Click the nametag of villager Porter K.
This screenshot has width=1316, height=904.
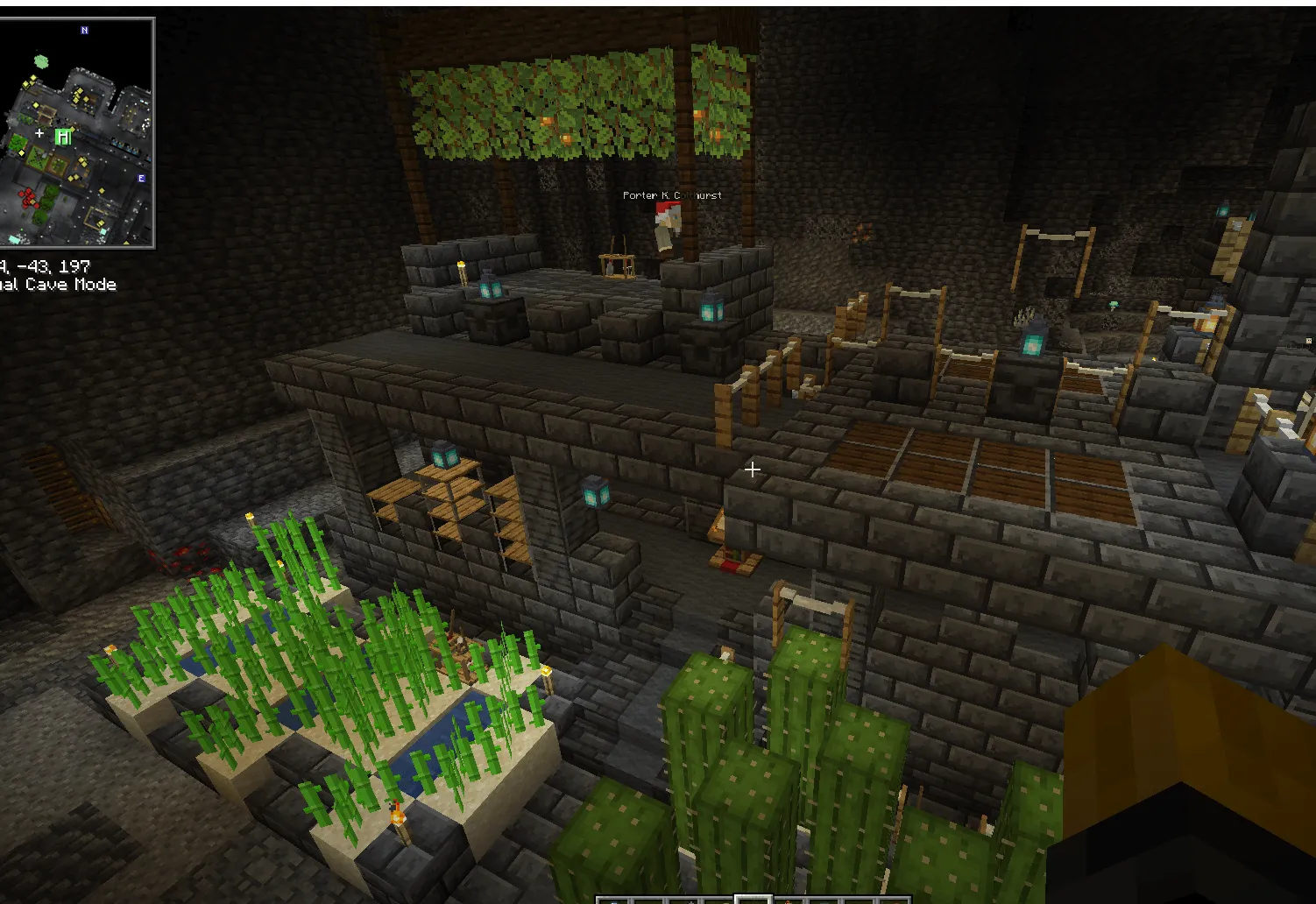[x=670, y=195]
